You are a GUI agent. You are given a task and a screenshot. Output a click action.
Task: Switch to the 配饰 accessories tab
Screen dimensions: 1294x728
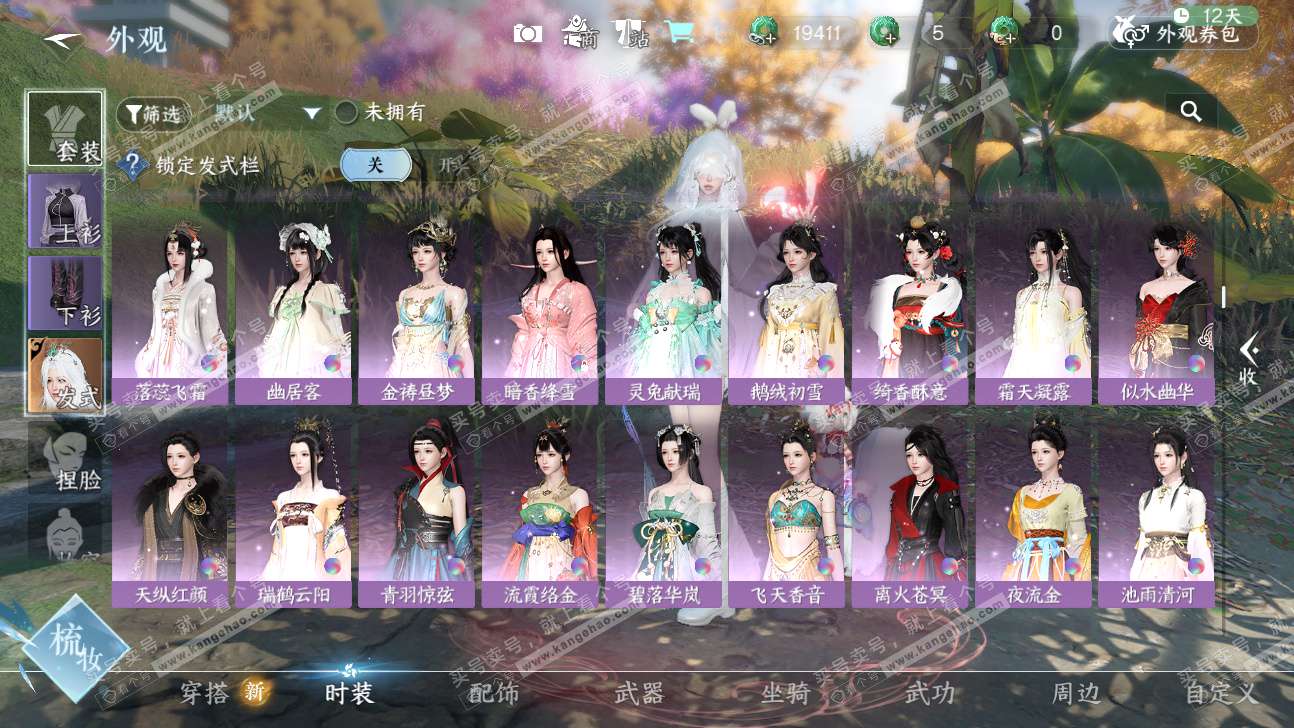coord(494,692)
